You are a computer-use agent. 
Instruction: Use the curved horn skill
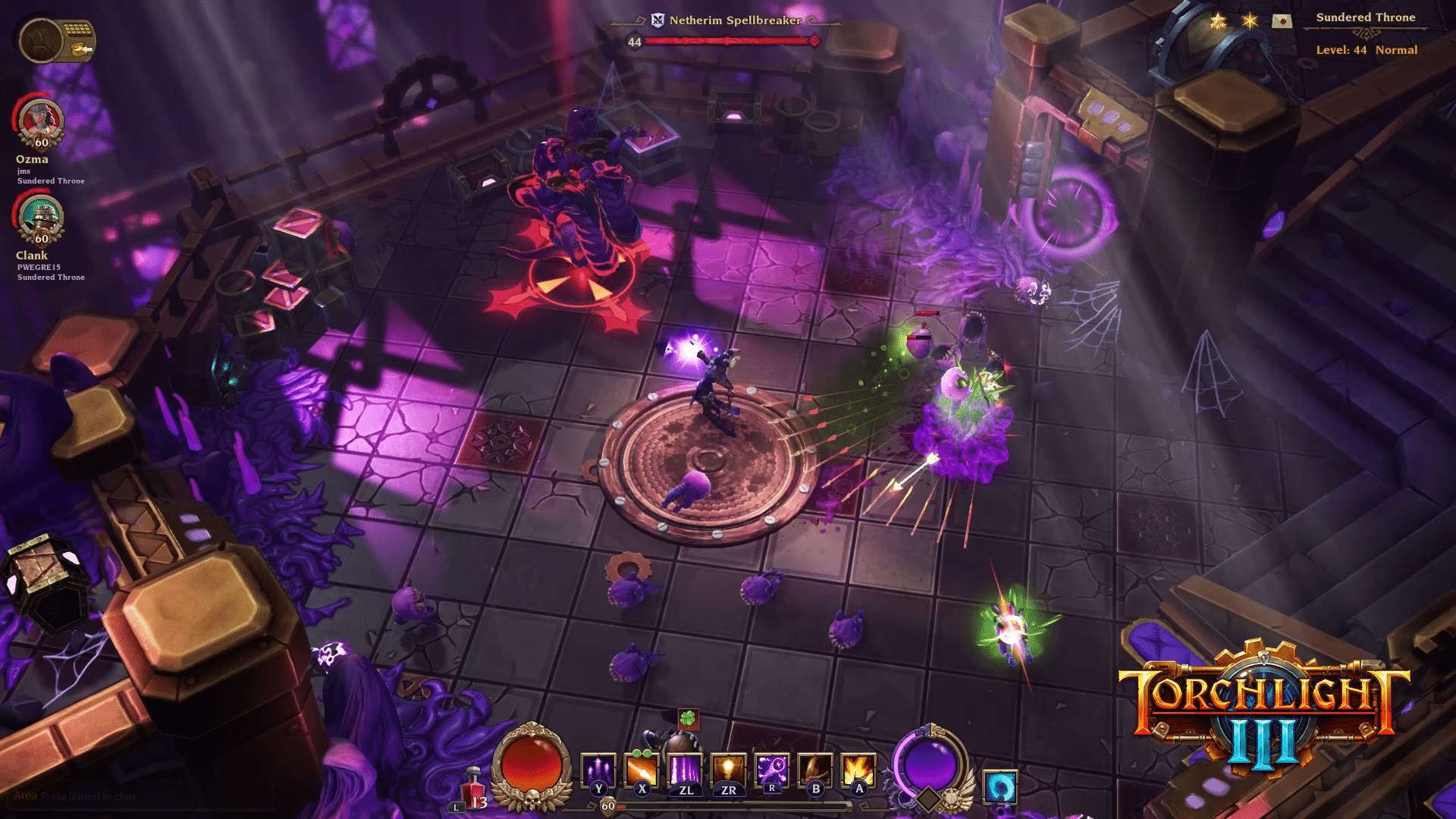tap(815, 770)
